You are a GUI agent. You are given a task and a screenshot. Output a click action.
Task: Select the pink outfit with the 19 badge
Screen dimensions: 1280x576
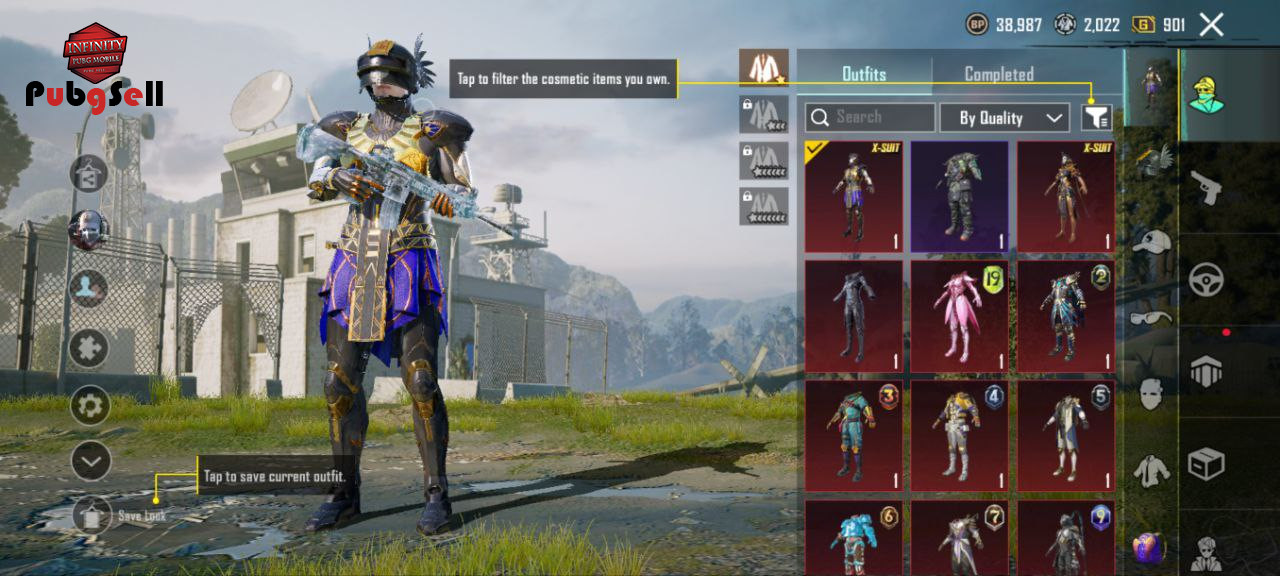[960, 316]
